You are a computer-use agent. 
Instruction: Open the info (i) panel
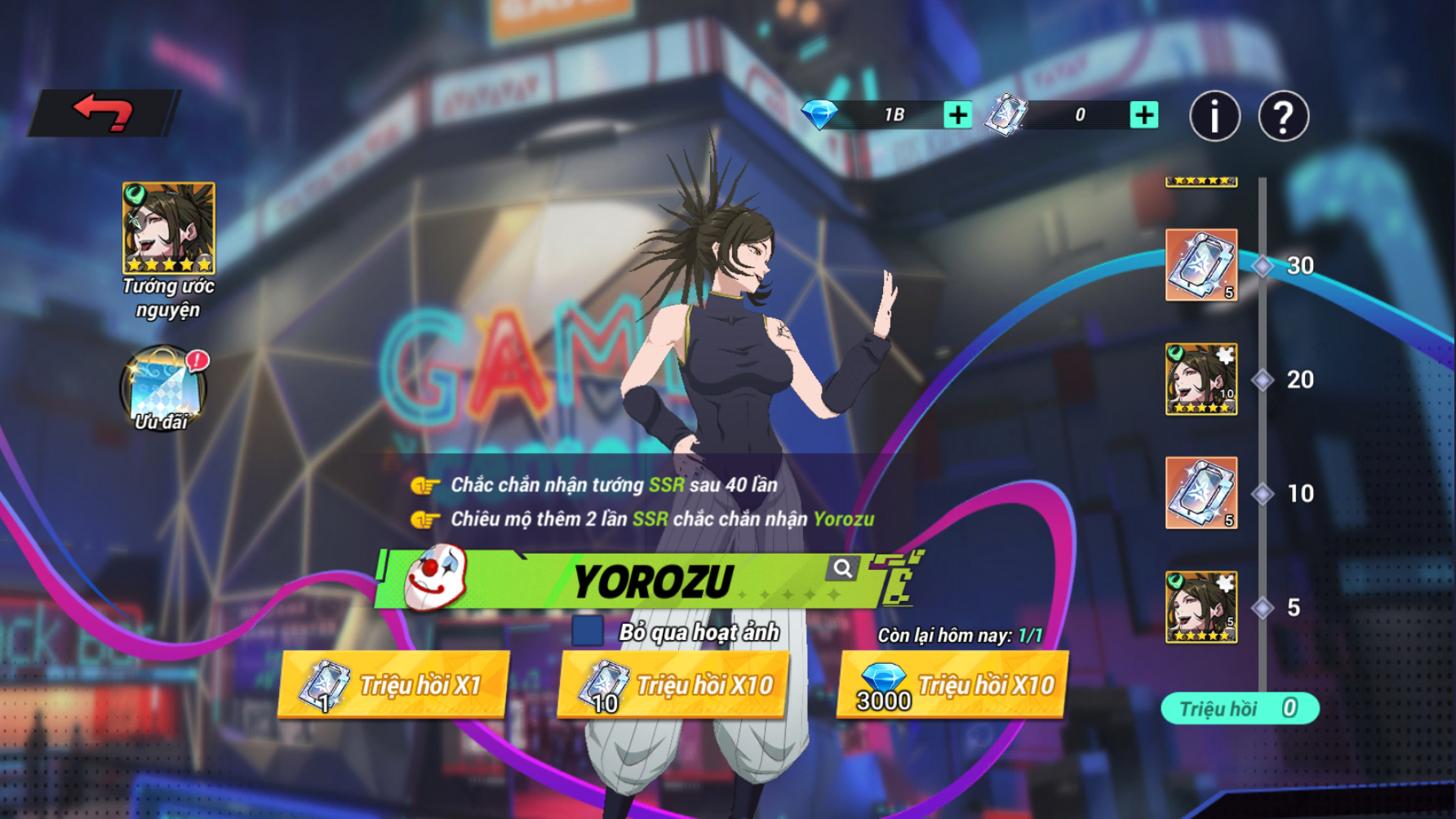(1214, 116)
